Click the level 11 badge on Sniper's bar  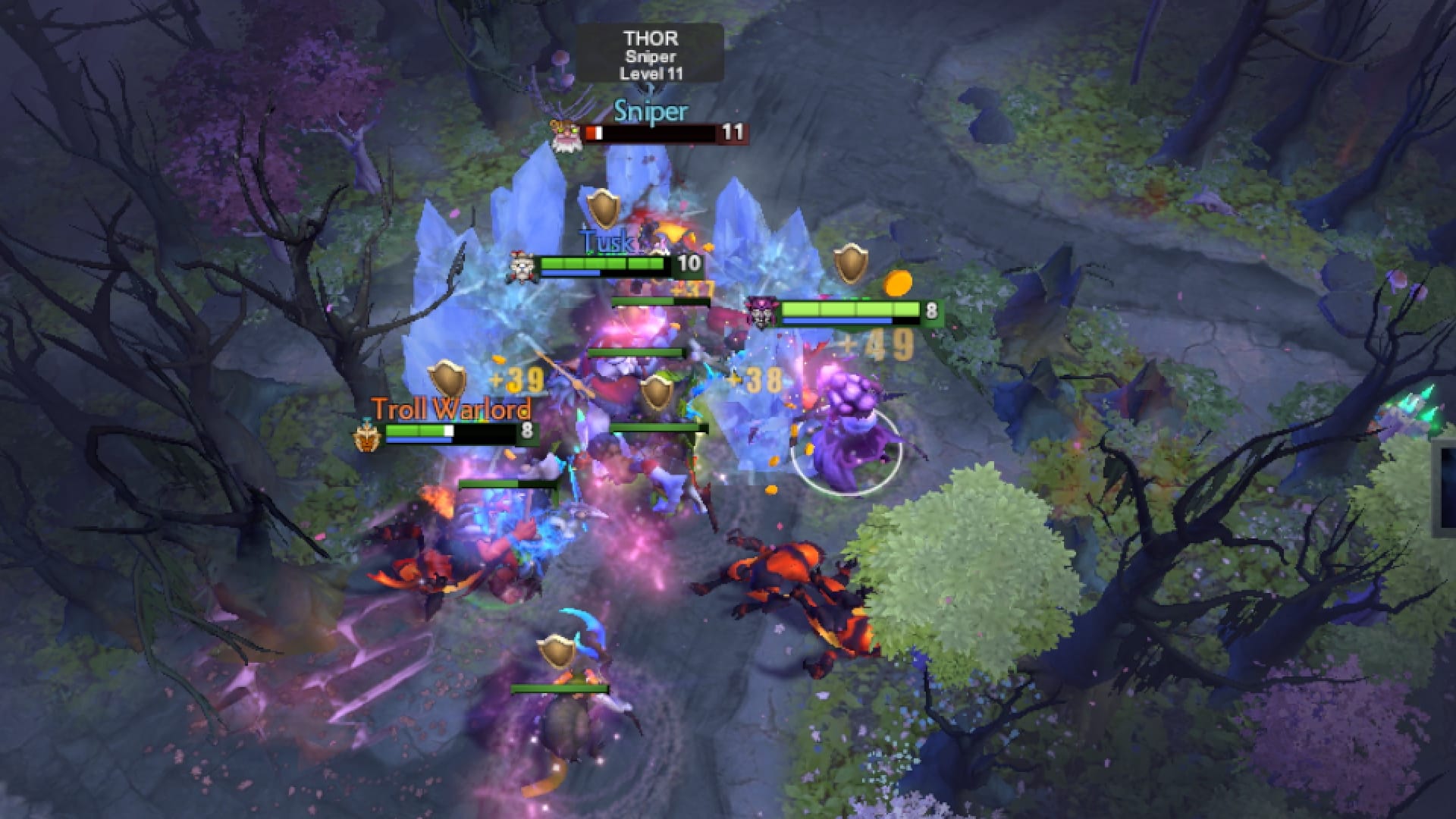click(733, 133)
